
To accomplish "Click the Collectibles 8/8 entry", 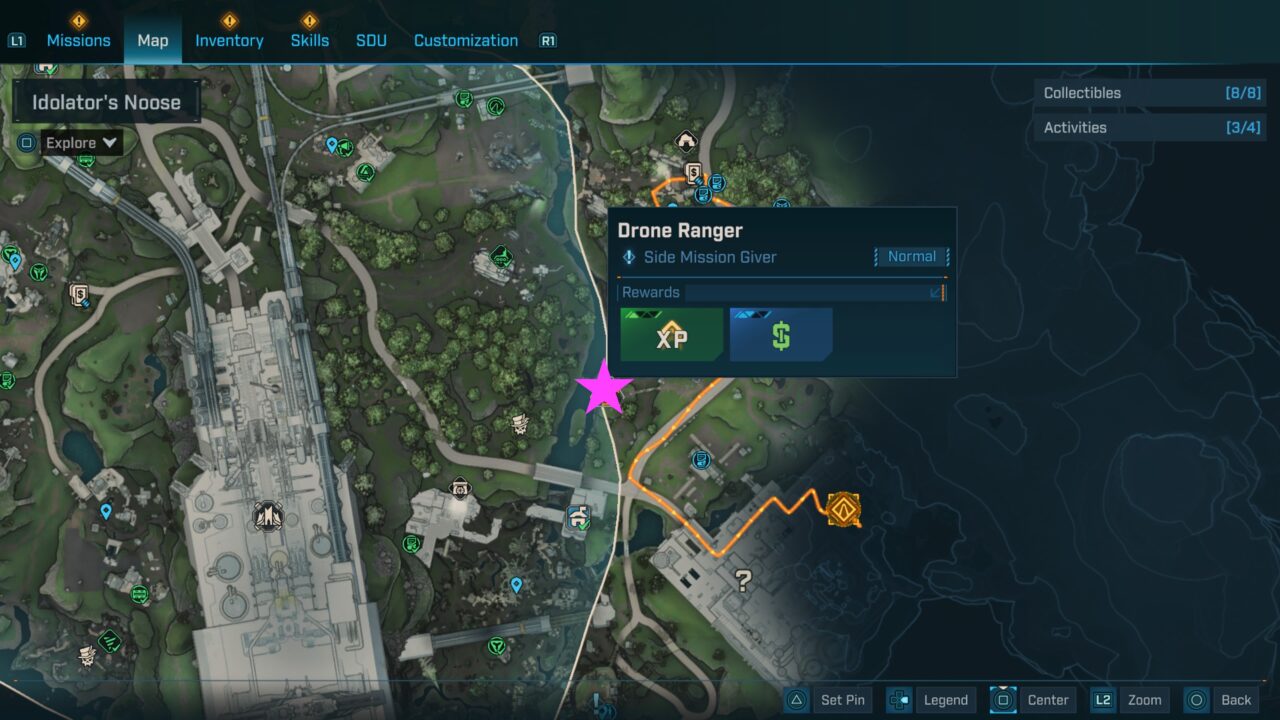I will 1149,93.
